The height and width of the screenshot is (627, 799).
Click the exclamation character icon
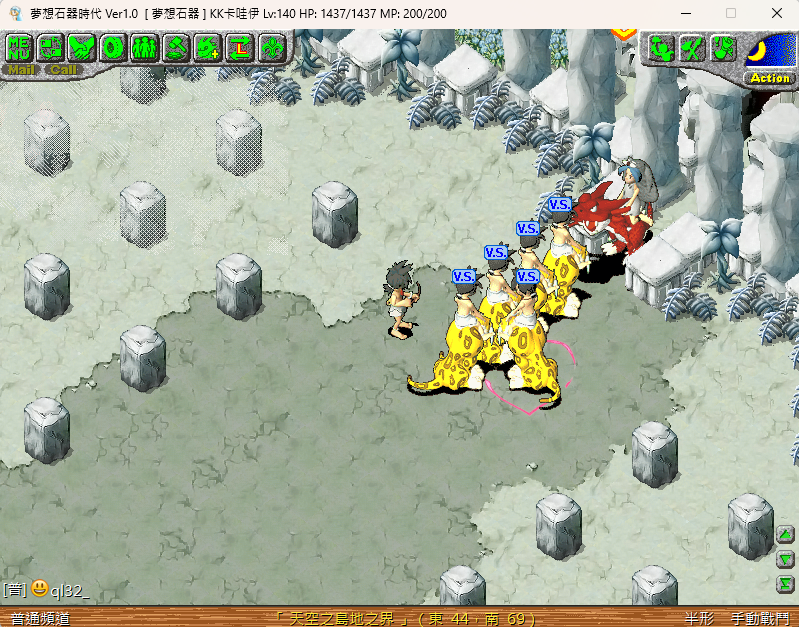(x=723, y=47)
